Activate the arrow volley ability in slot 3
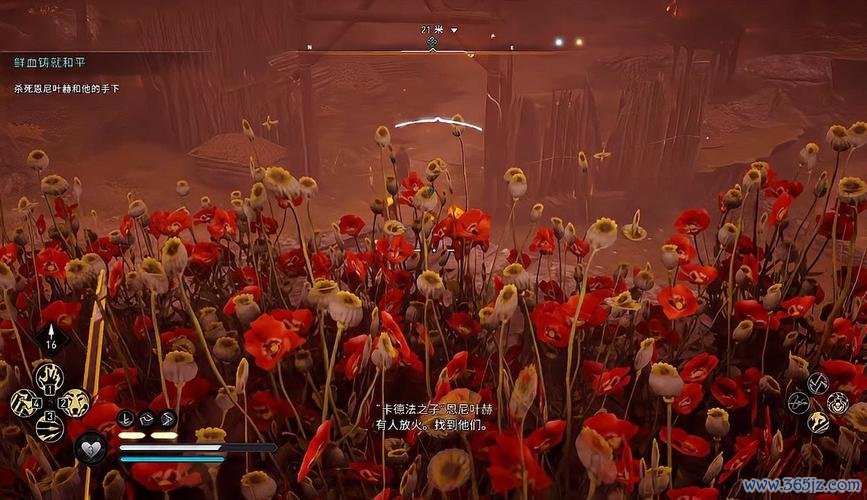Screen dimensions: 867x500 (48, 428)
